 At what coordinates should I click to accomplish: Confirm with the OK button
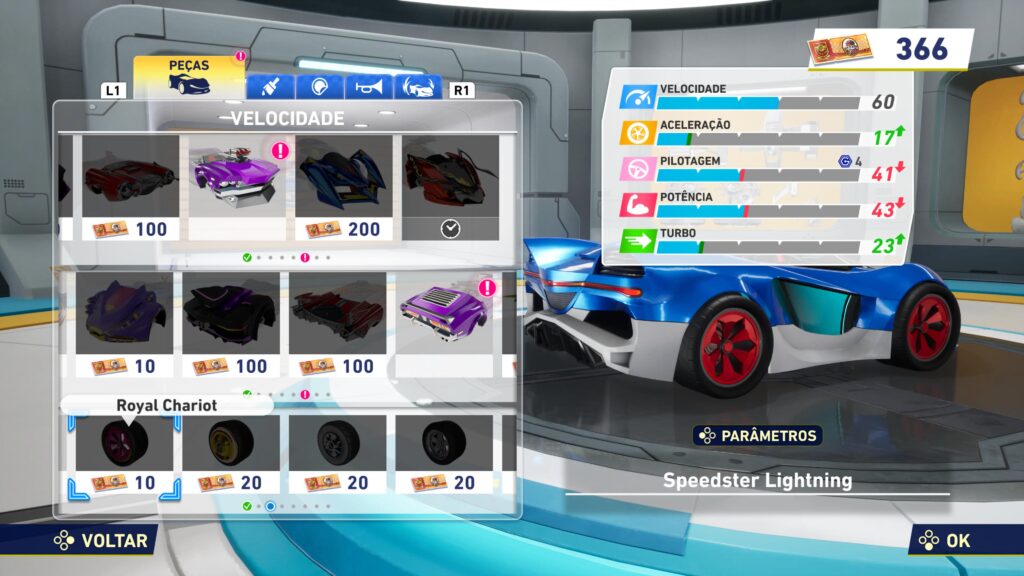coord(945,541)
